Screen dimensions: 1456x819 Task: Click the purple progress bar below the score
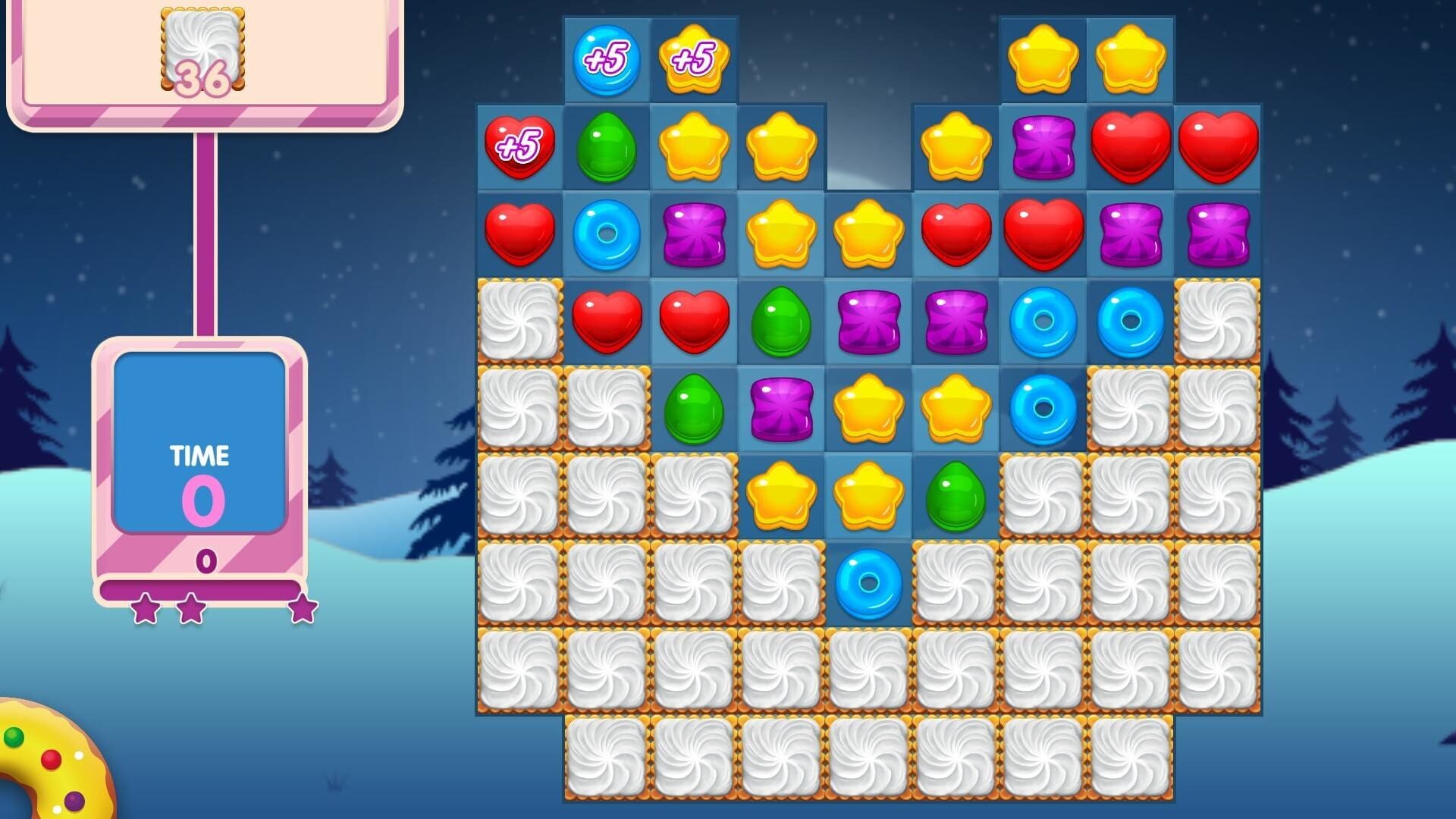tap(201, 586)
